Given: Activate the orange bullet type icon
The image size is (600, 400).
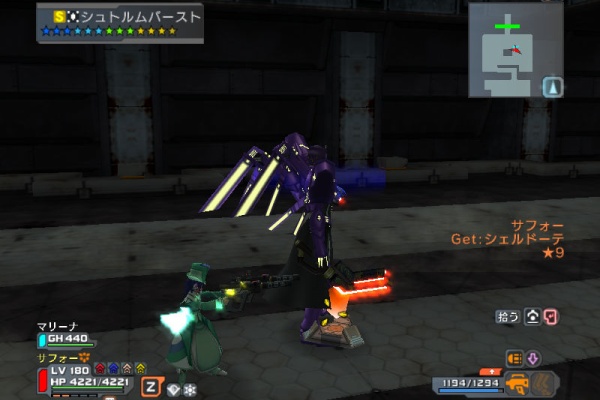Looking at the screenshot, I should [516, 358].
